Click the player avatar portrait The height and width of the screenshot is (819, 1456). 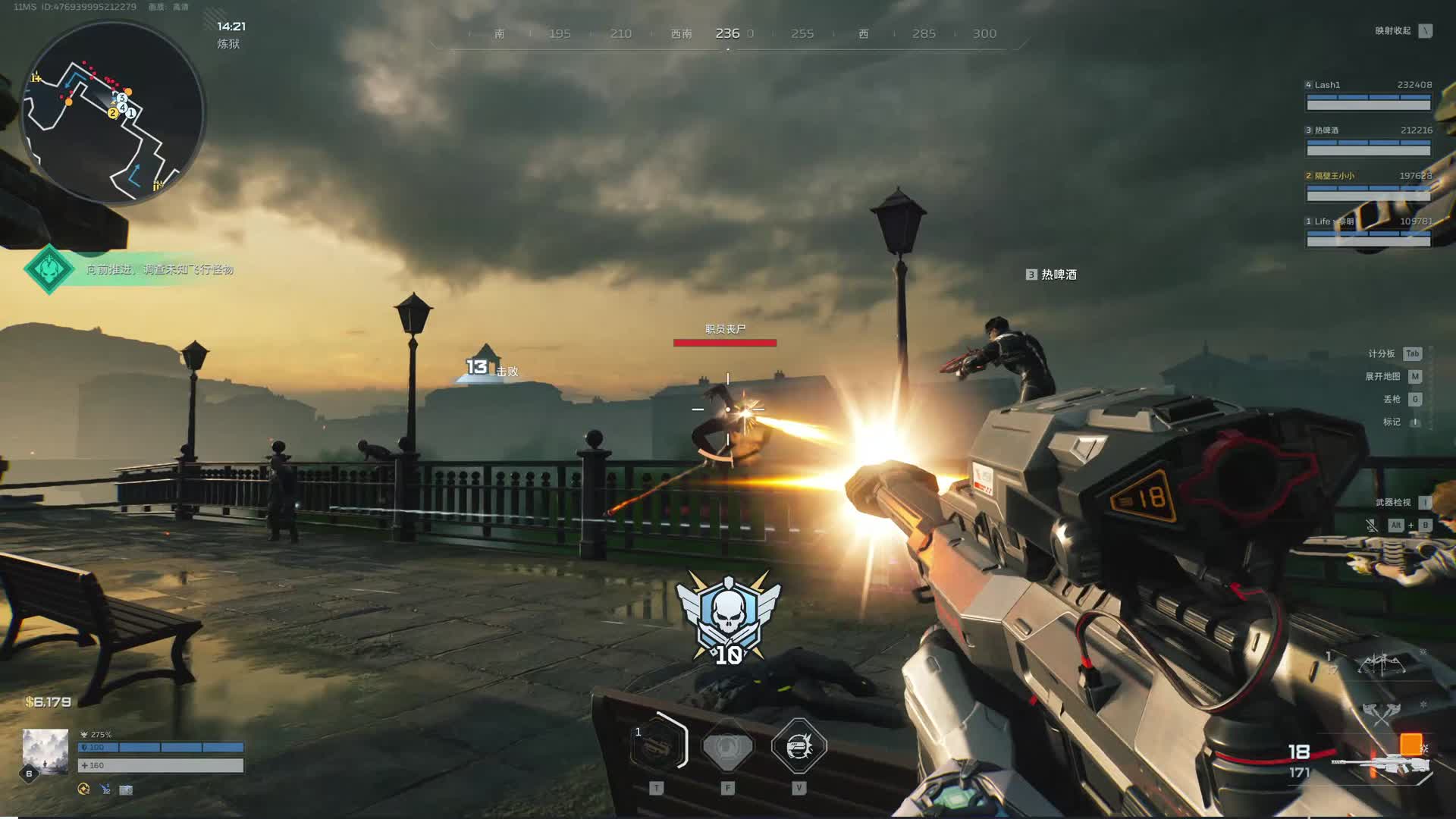(x=45, y=751)
